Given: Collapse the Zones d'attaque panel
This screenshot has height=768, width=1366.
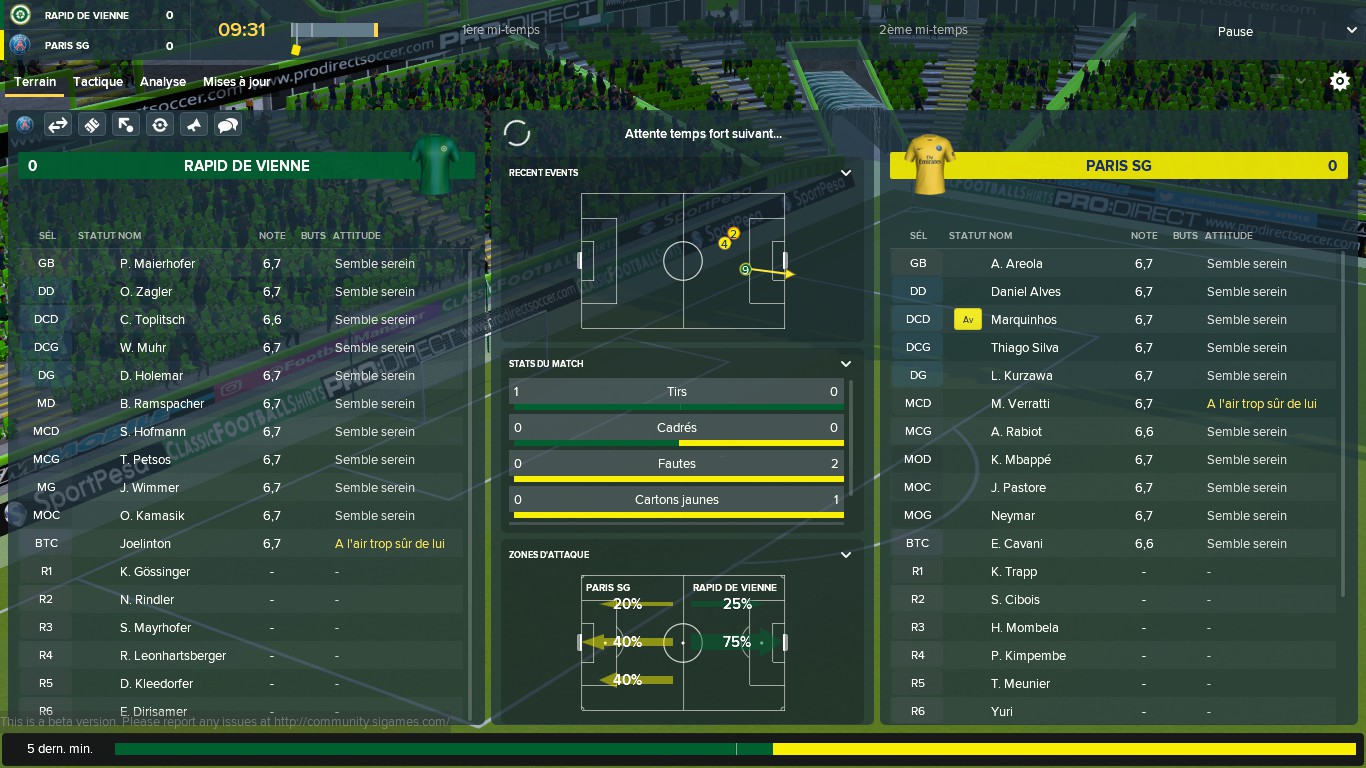Looking at the screenshot, I should tap(846, 555).
